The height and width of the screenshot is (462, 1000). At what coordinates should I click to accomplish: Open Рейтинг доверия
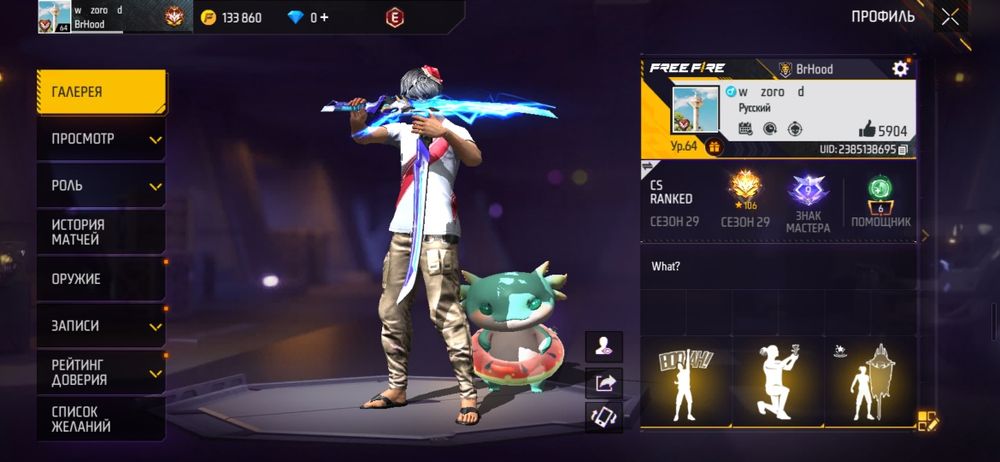coord(100,372)
